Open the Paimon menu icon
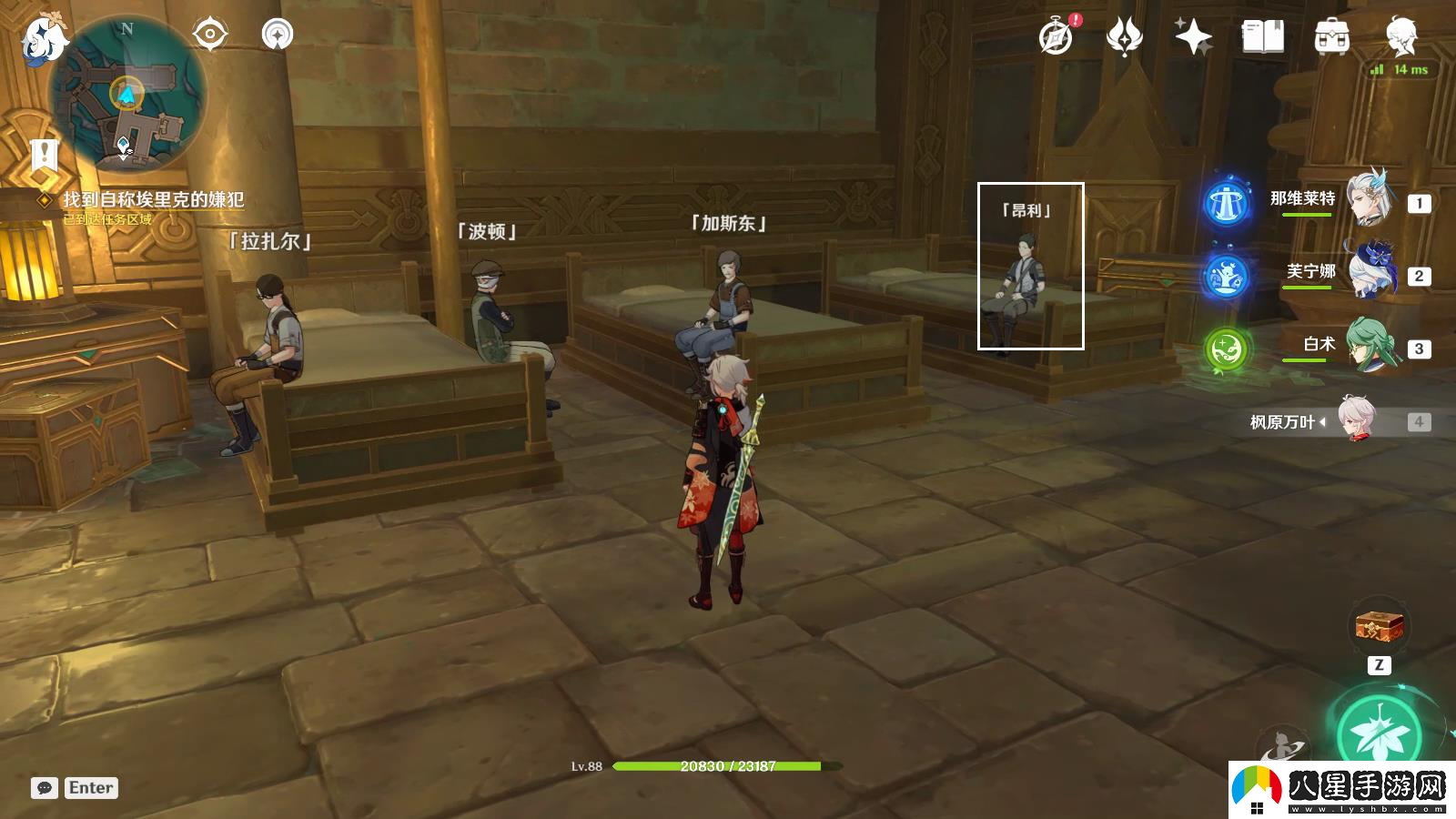 pos(44,40)
